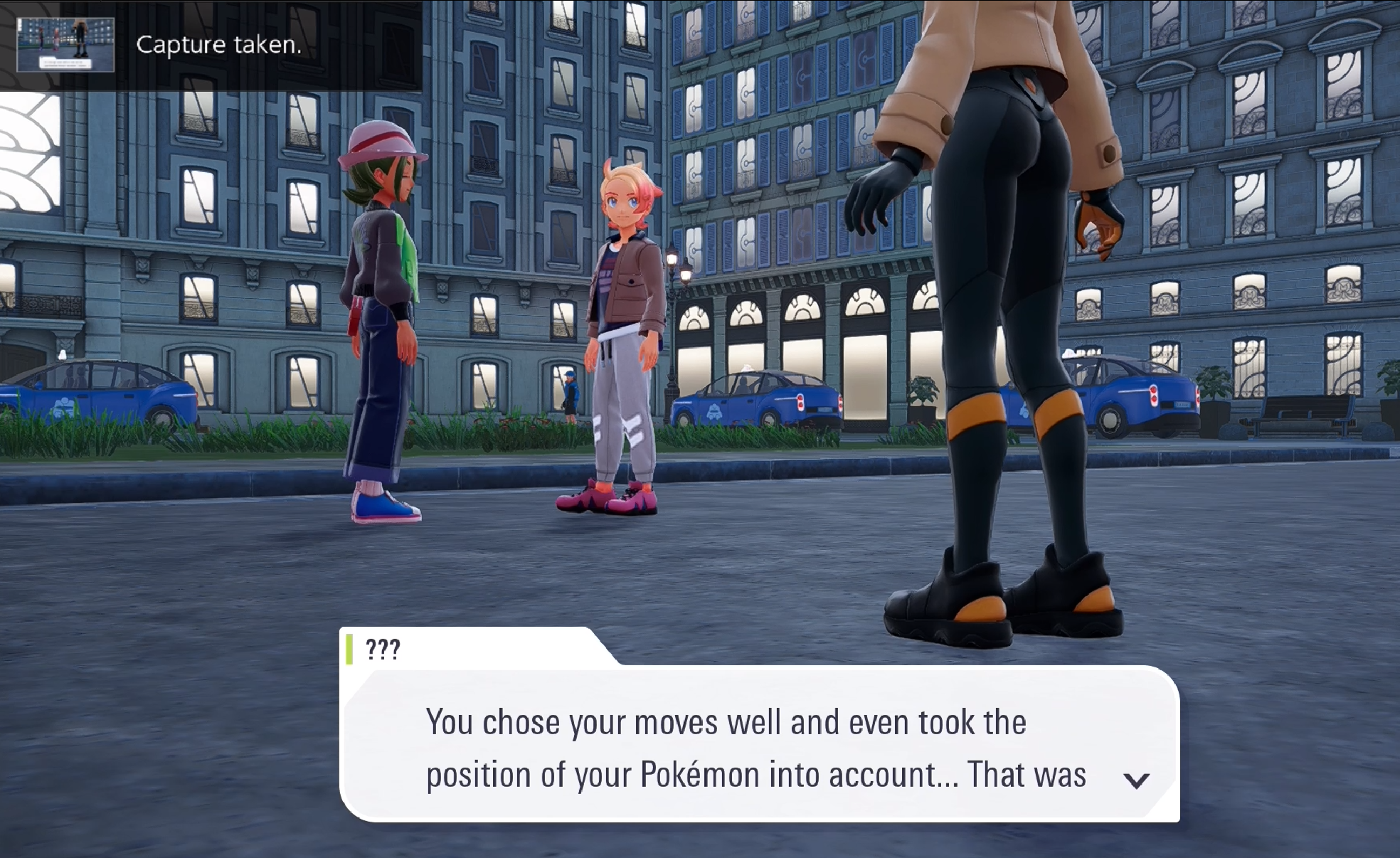The image size is (1400, 858).
Task: Open the captured screenshot thumbnail
Action: tap(65, 45)
